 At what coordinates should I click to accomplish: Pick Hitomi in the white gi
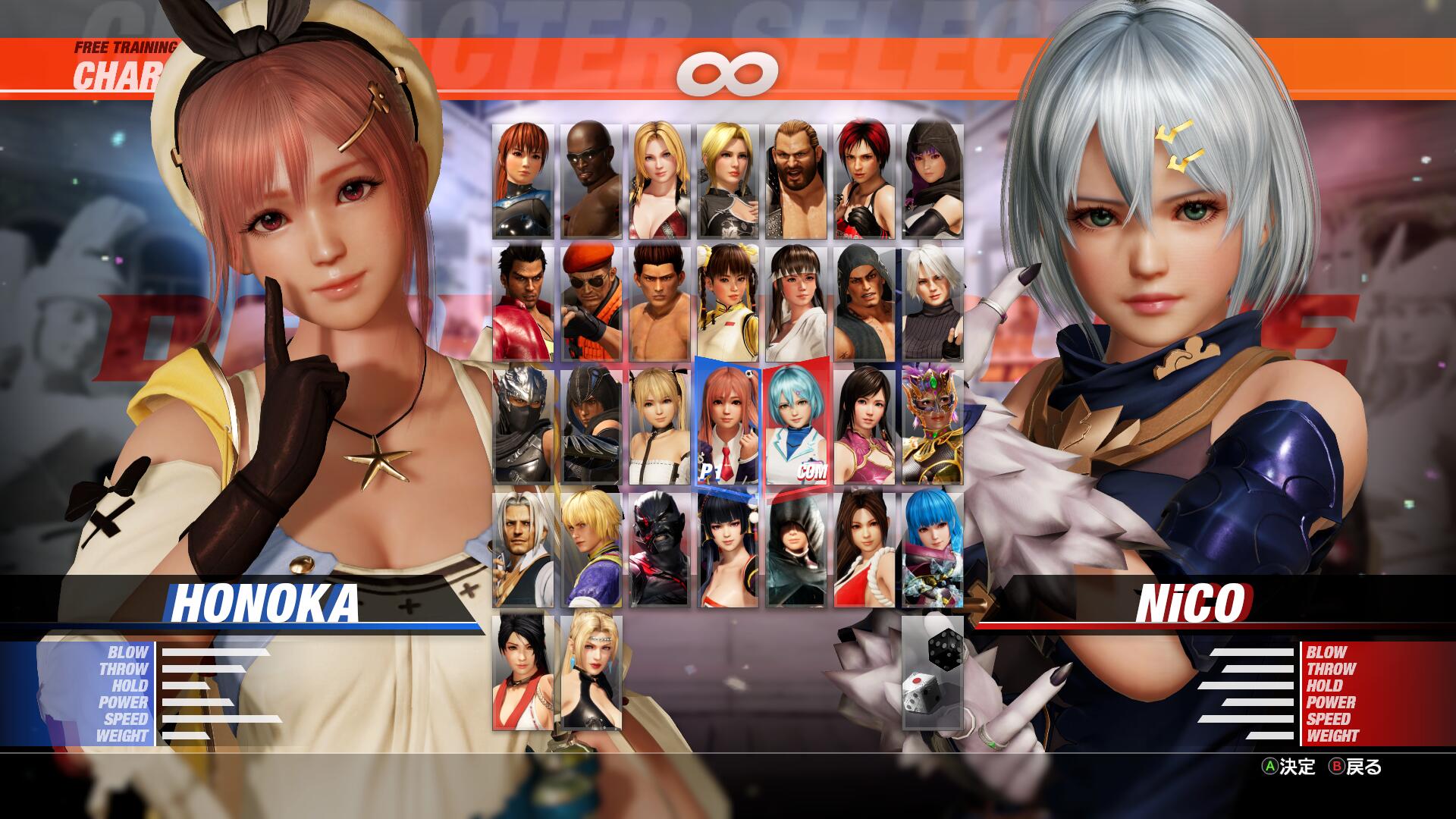point(796,304)
